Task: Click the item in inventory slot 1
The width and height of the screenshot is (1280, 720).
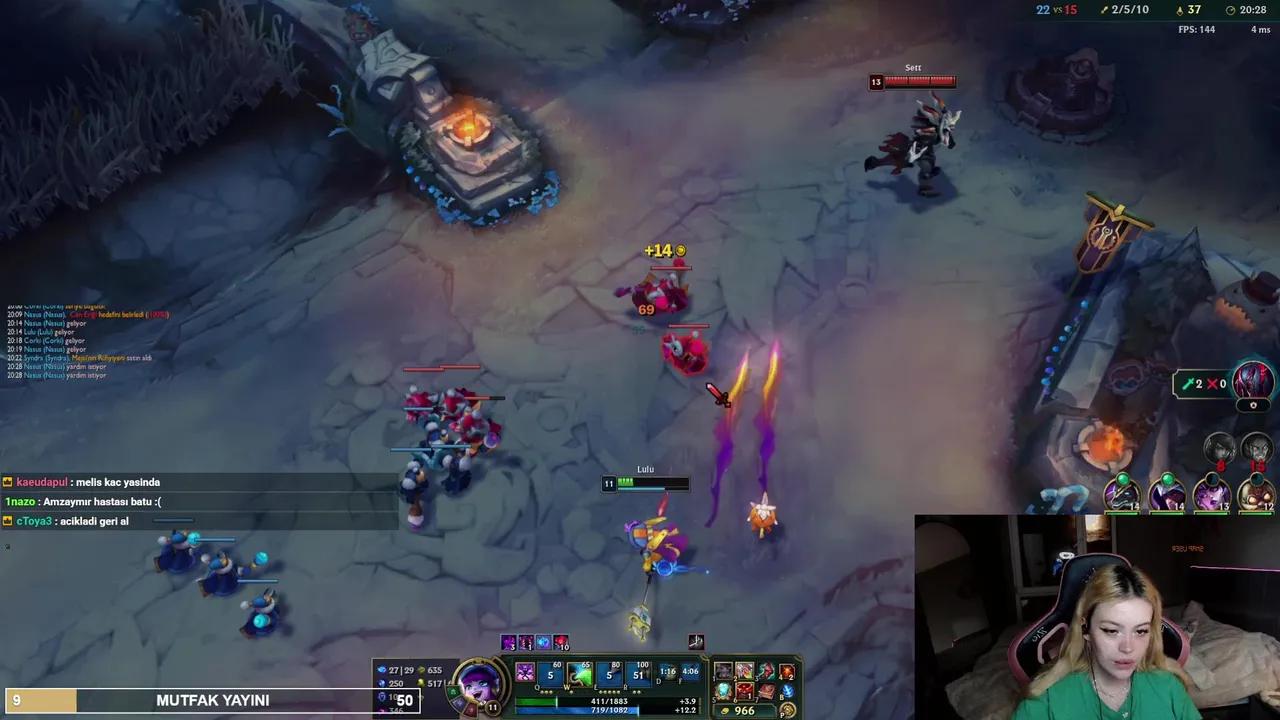Action: (722, 672)
